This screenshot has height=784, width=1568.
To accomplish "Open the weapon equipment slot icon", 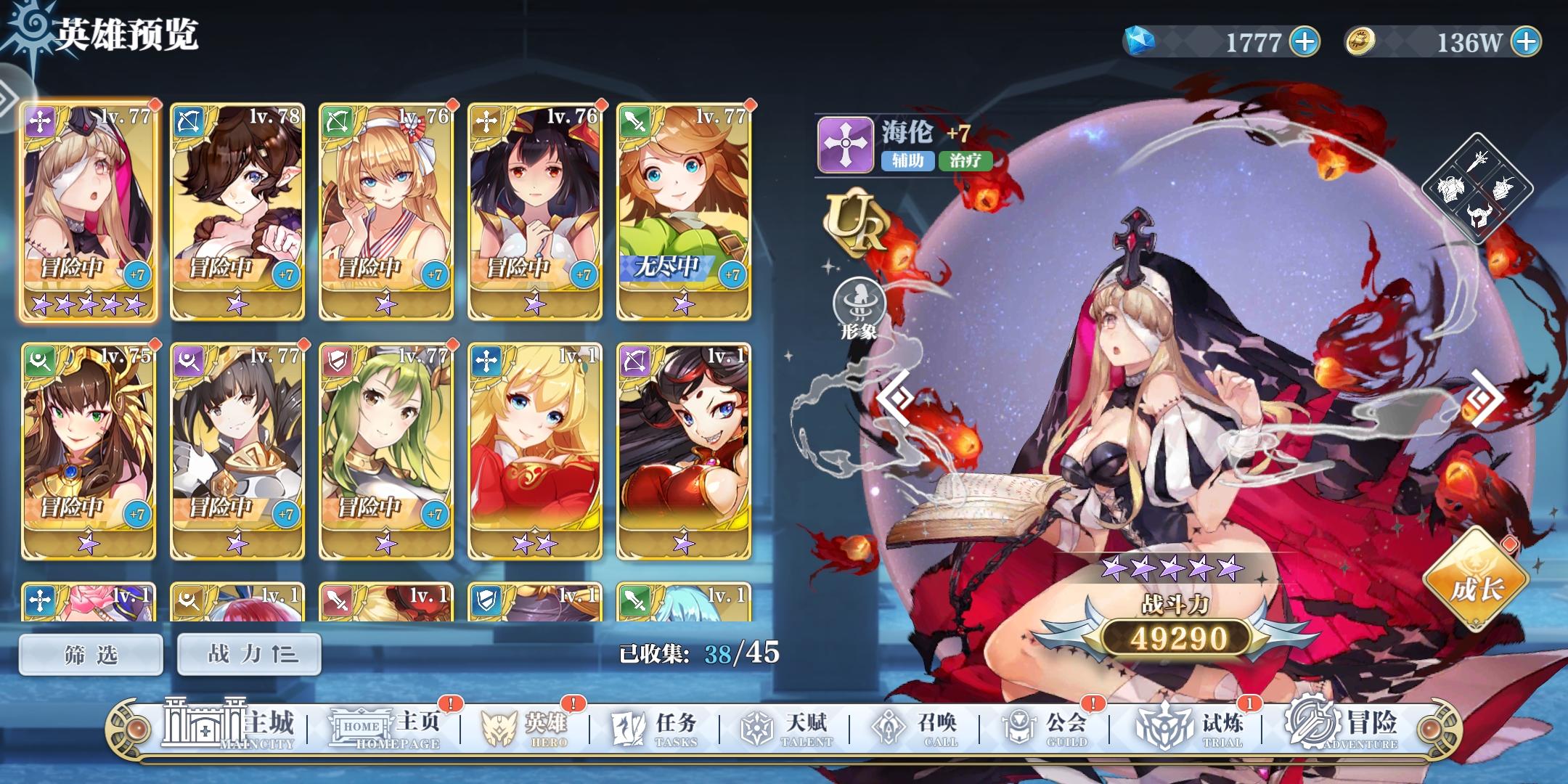I will tap(1479, 162).
